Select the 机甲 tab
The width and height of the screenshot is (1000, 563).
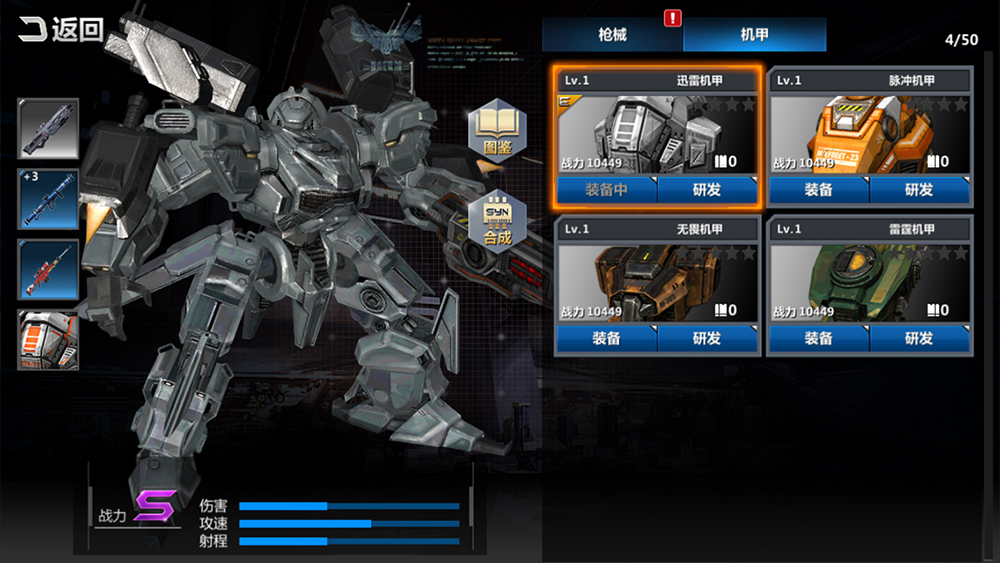click(x=754, y=35)
